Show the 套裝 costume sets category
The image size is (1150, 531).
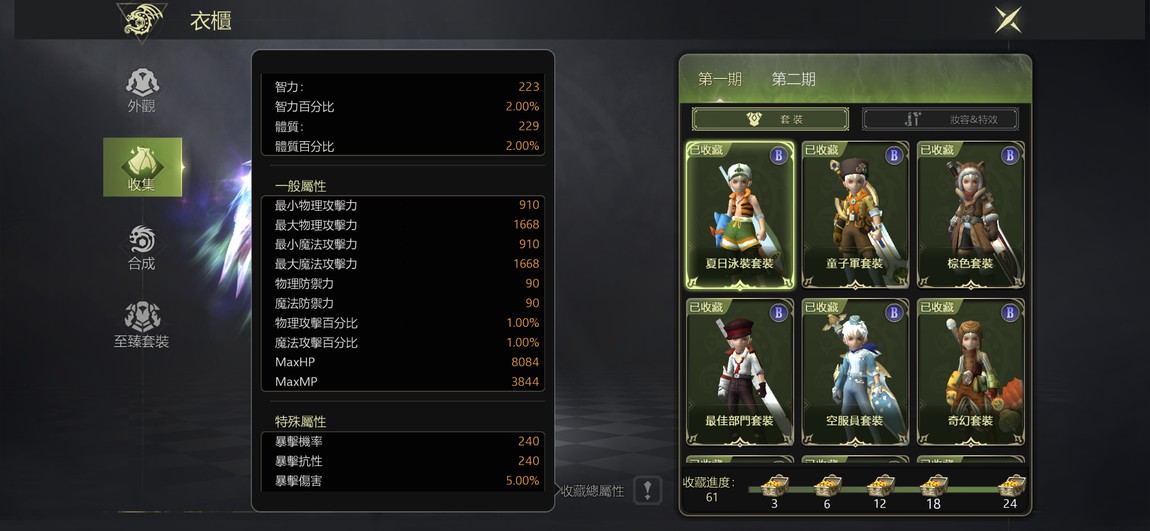(770, 119)
